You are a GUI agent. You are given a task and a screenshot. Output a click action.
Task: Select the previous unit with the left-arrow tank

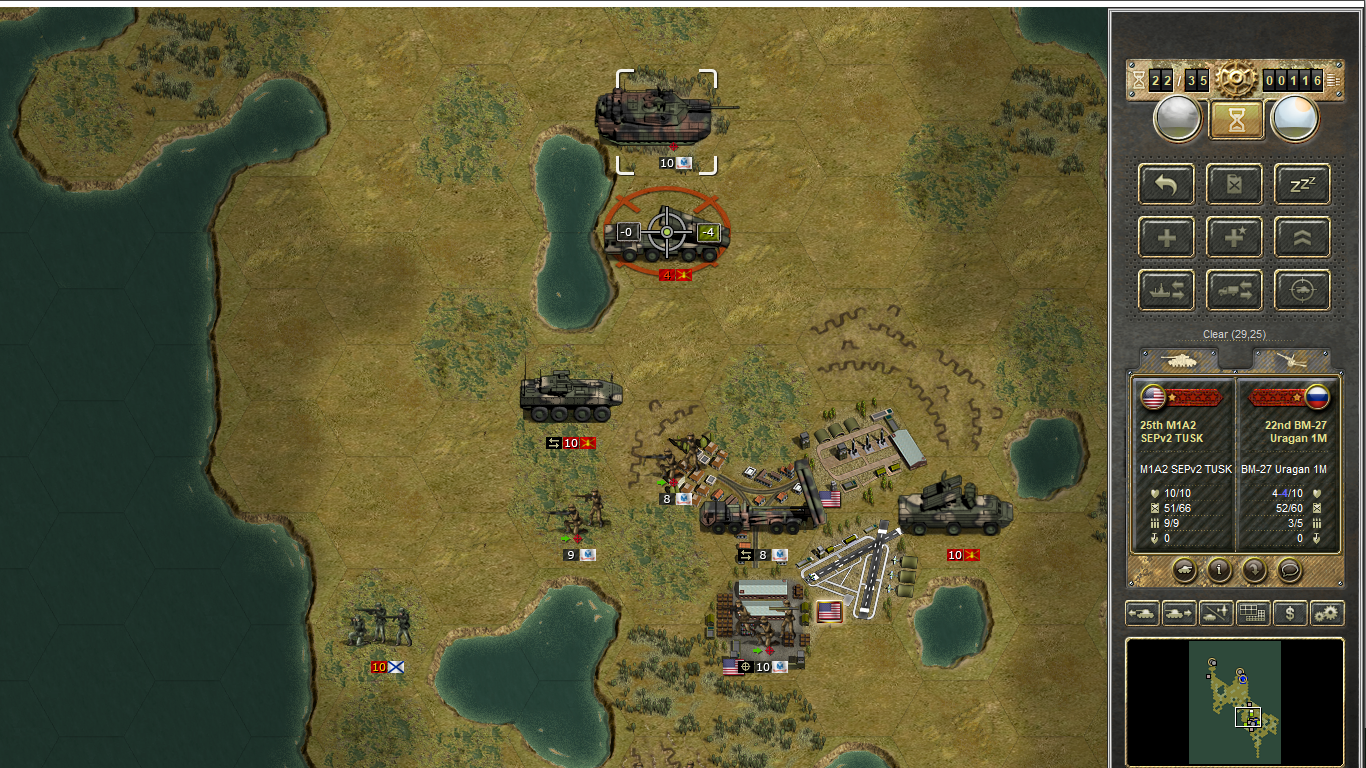1142,613
